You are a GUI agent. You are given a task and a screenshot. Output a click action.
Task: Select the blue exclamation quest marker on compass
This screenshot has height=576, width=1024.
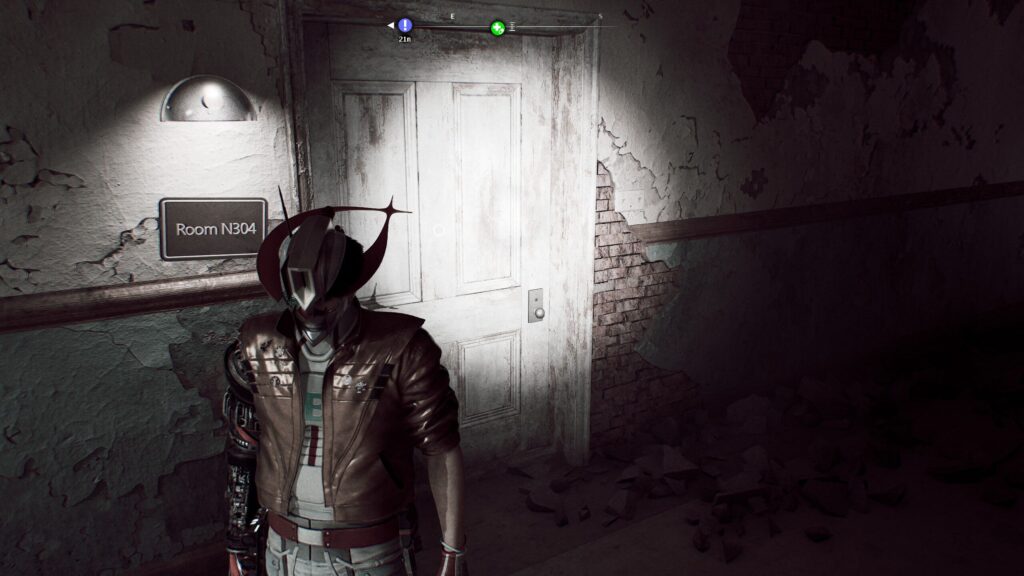tap(404, 25)
